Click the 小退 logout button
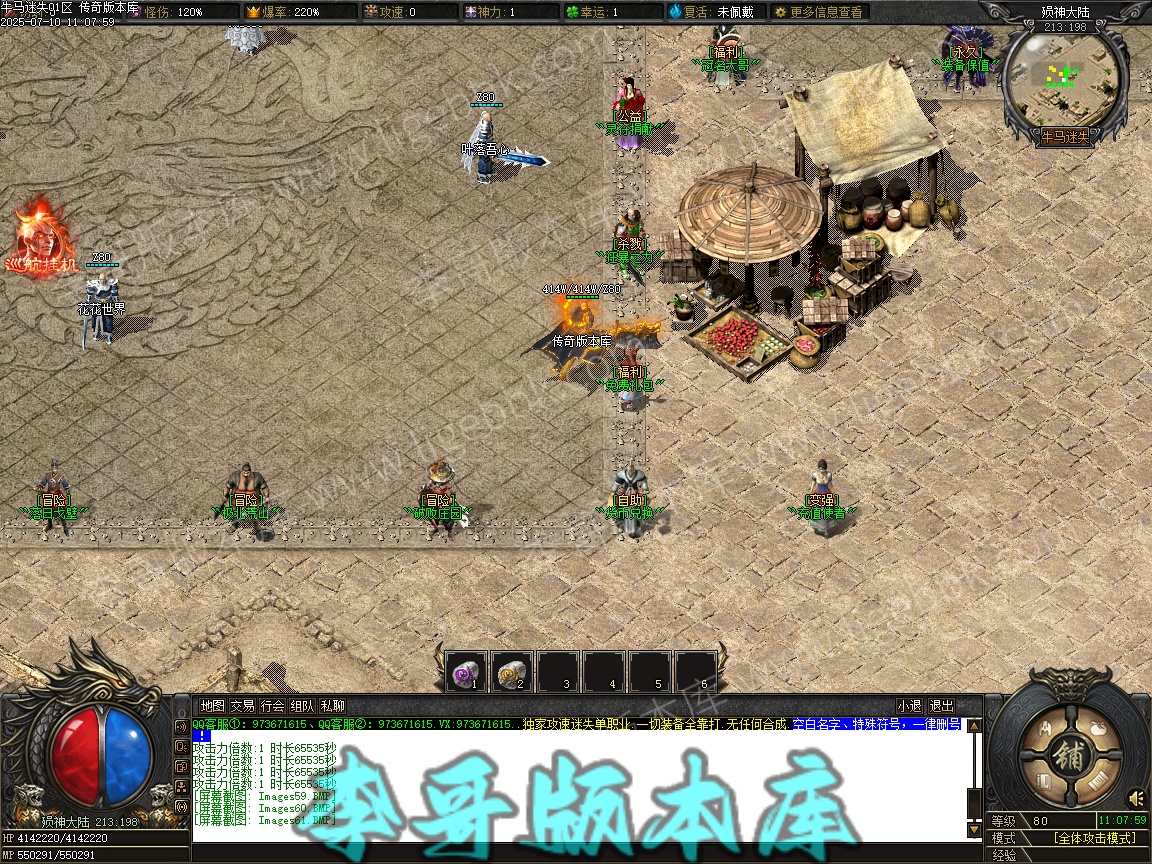The image size is (1152, 864). tap(909, 706)
